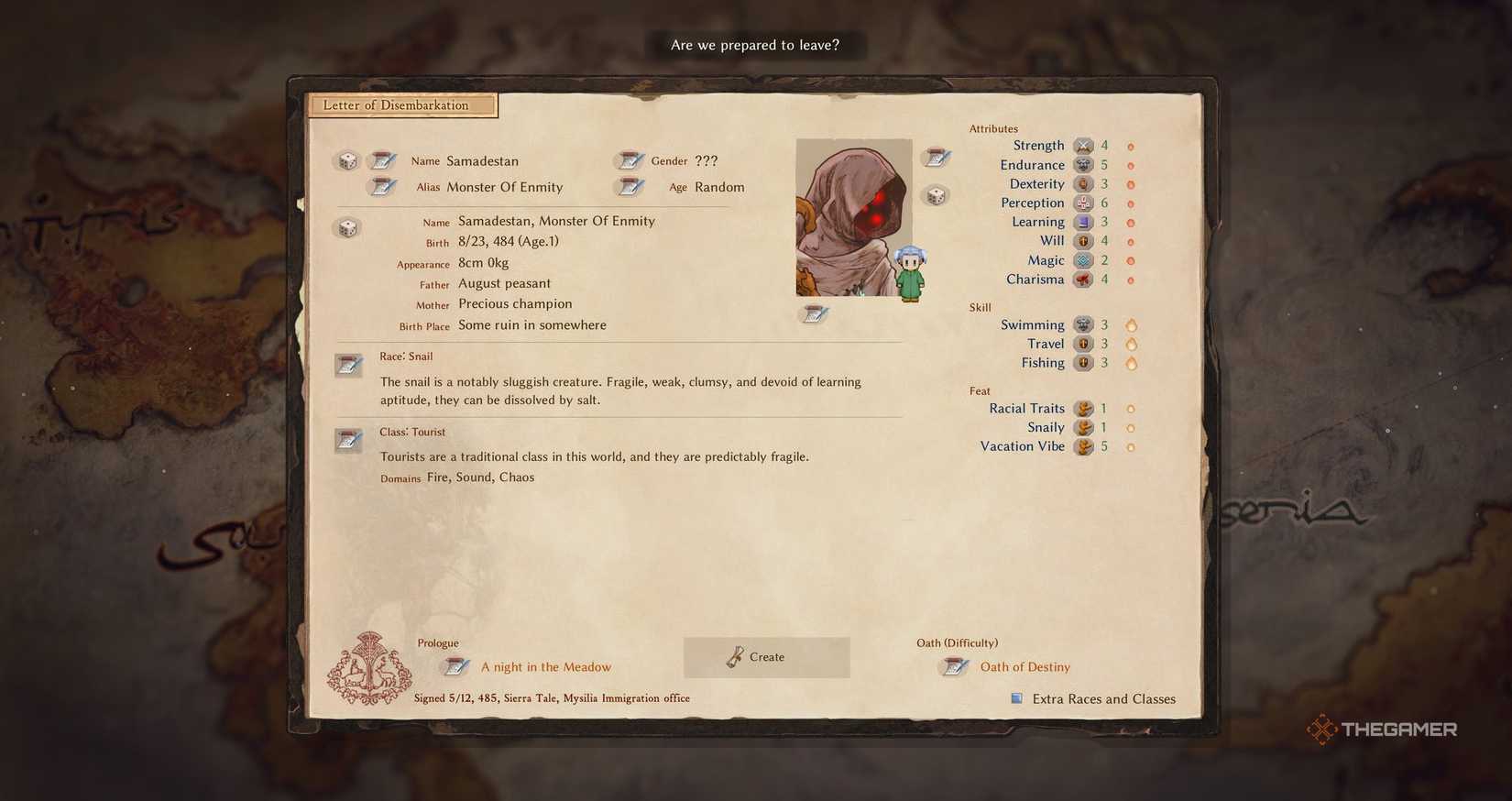Open the Oath difficulty selector

pos(953,667)
